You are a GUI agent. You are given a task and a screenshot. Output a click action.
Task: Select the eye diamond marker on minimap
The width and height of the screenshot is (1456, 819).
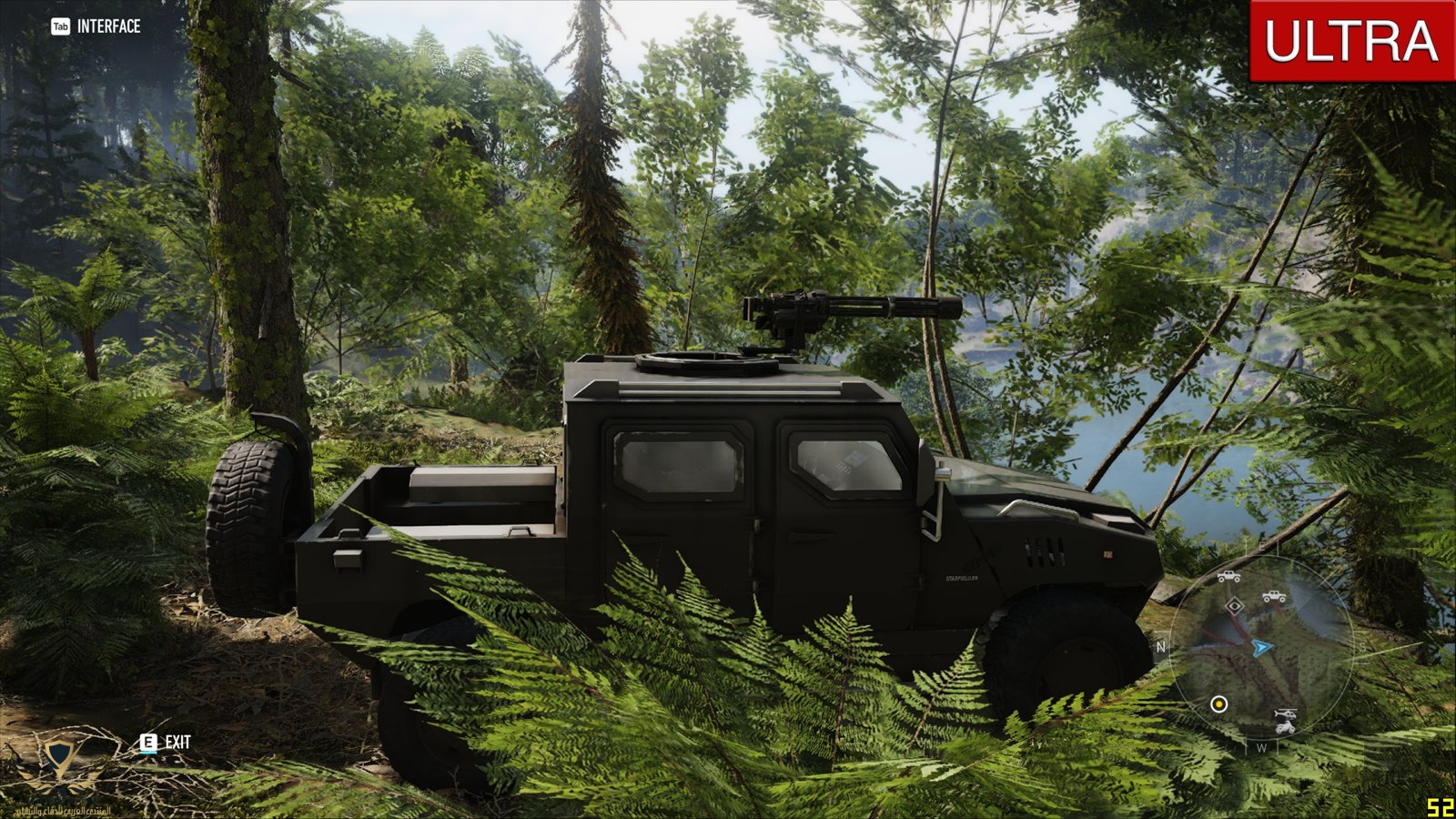point(1235,606)
